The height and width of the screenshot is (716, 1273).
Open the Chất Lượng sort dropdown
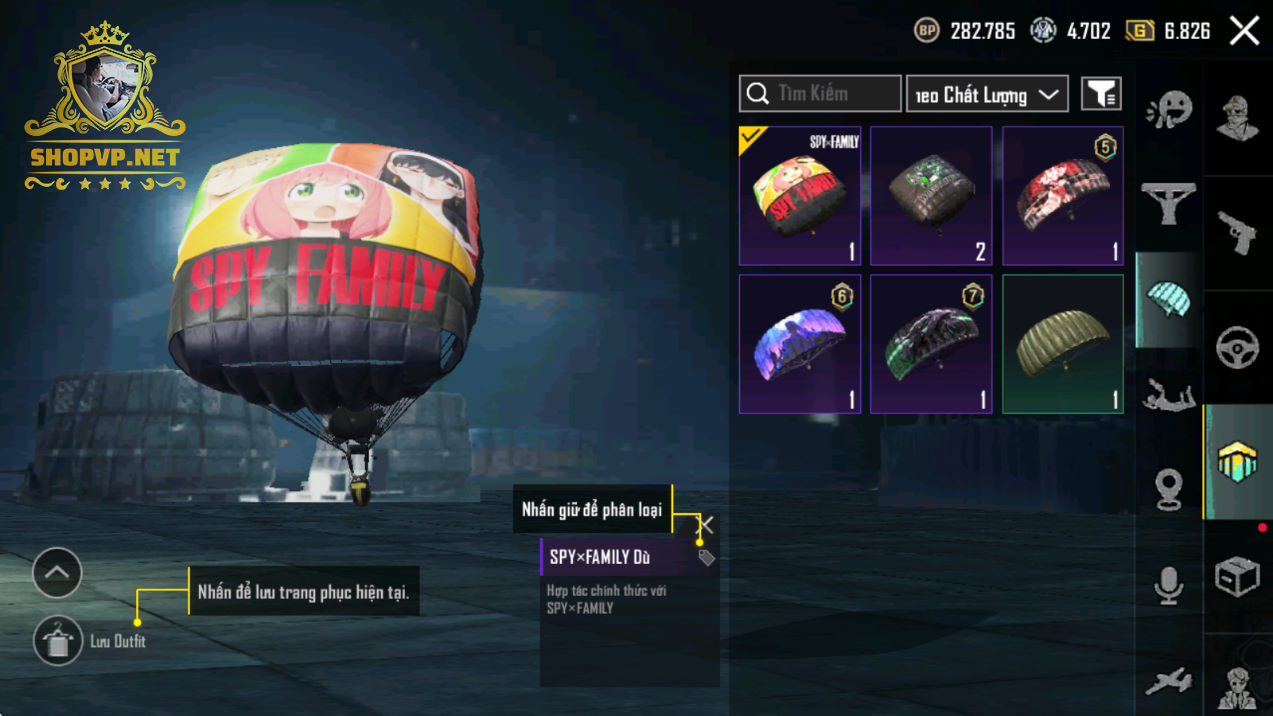click(x=986, y=94)
